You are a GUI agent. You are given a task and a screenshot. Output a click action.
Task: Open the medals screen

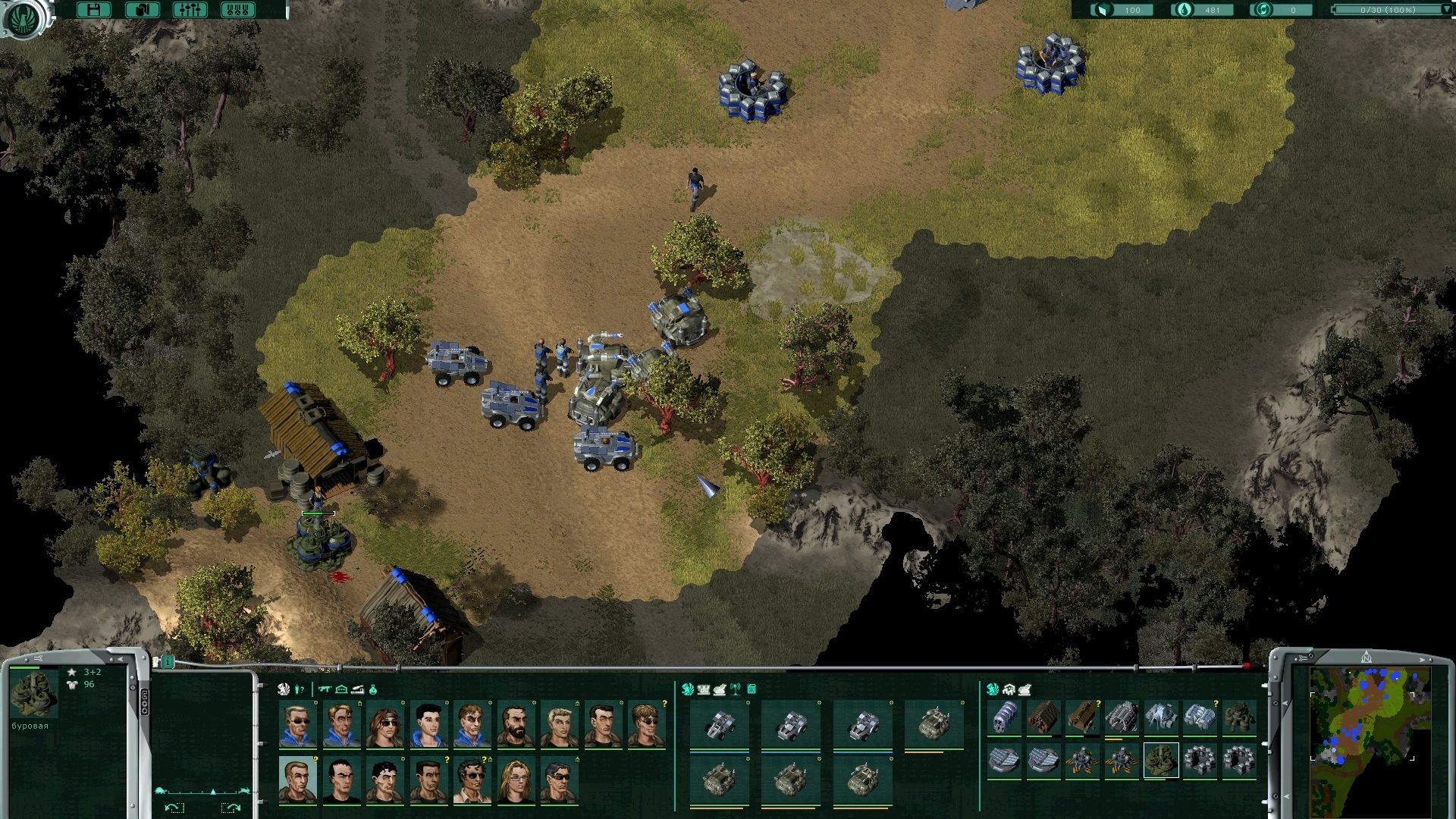[x=237, y=10]
